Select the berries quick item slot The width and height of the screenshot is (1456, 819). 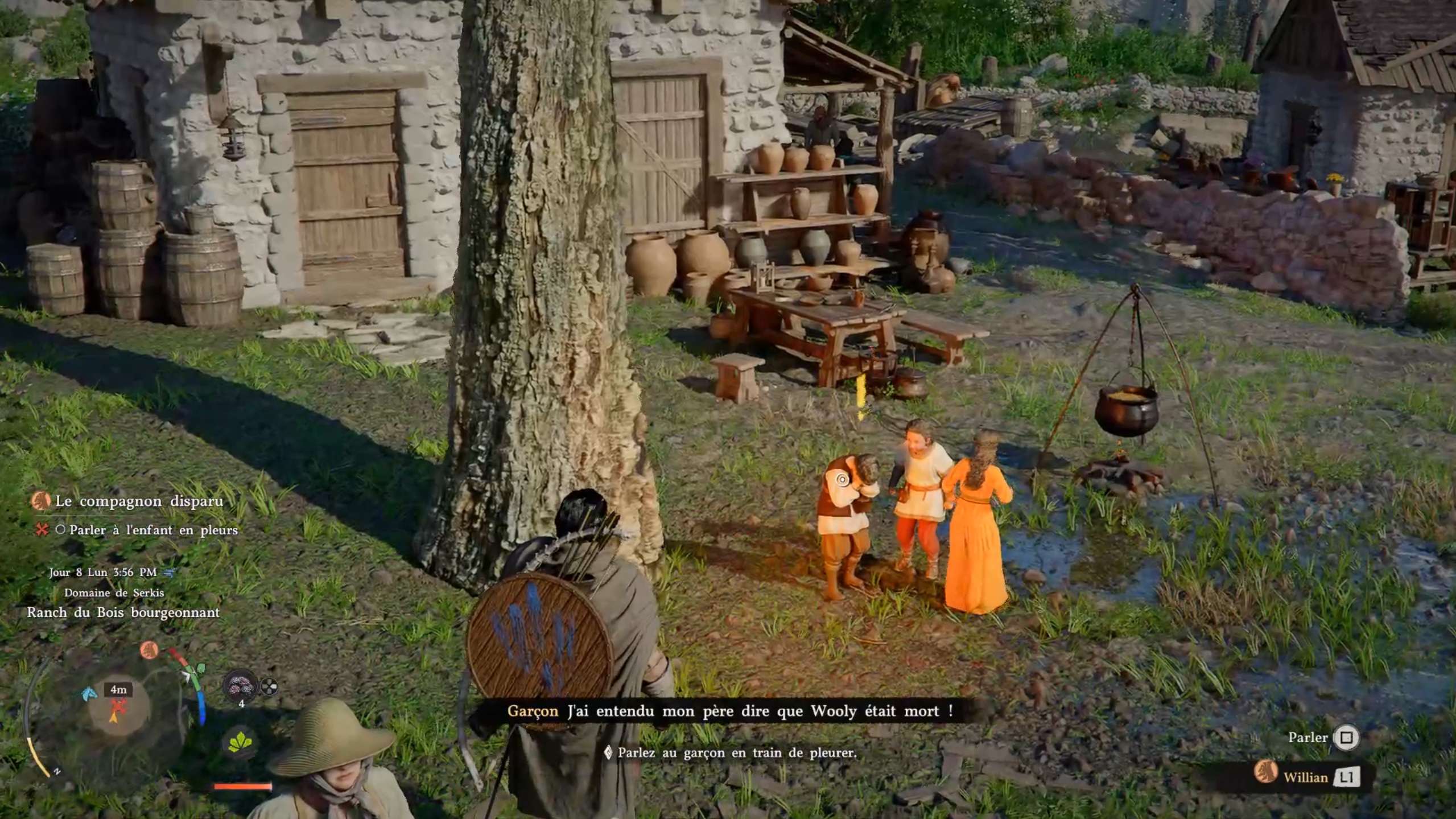pos(240,687)
